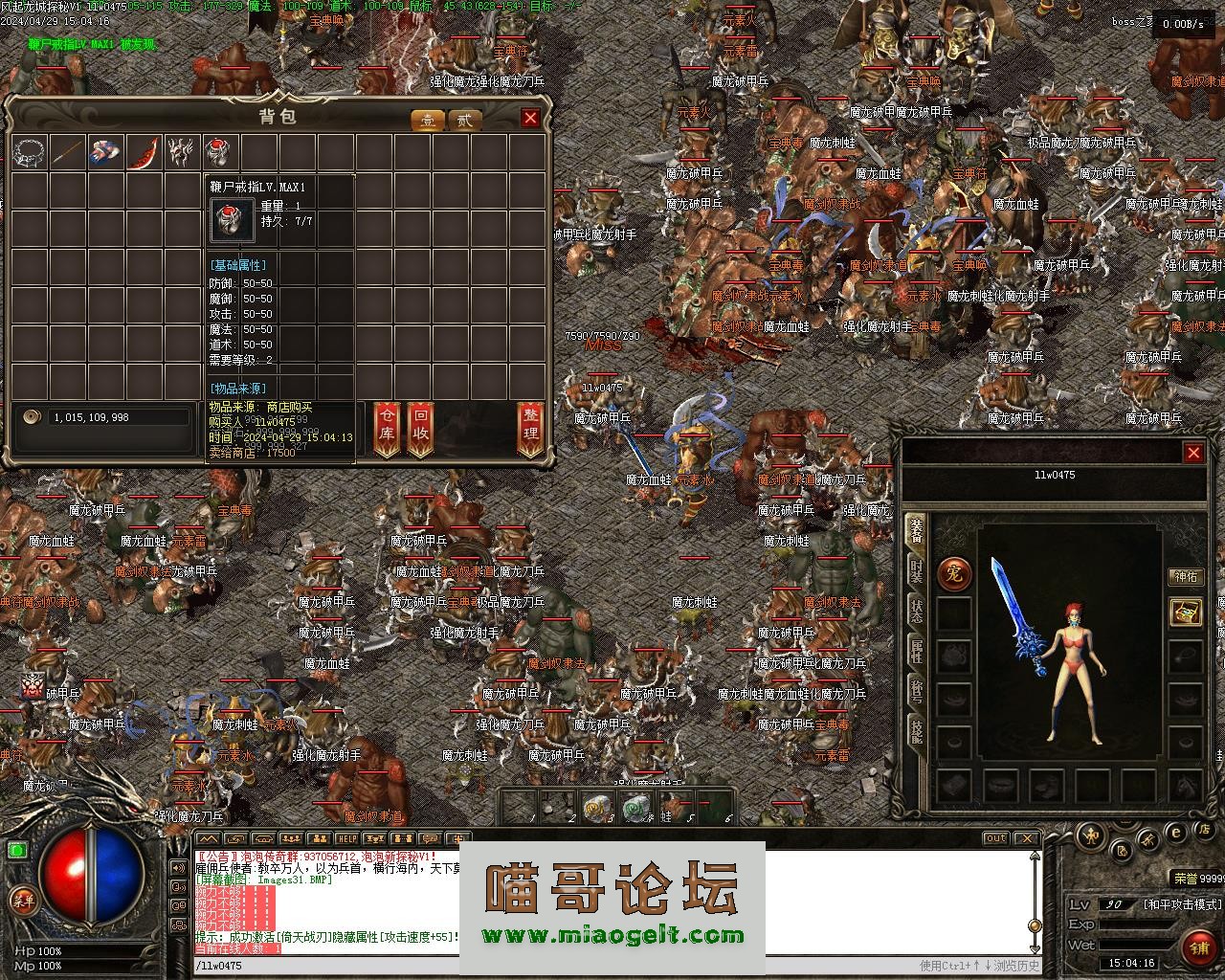Click the 神佑 blessing button
The height and width of the screenshot is (980, 1225).
tap(1186, 576)
